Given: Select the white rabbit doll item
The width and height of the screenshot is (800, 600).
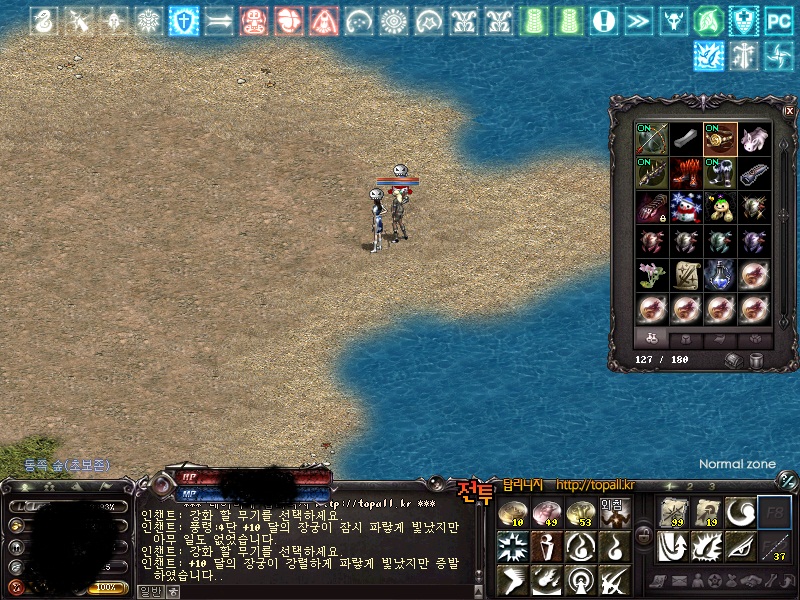Looking at the screenshot, I should (x=753, y=139).
